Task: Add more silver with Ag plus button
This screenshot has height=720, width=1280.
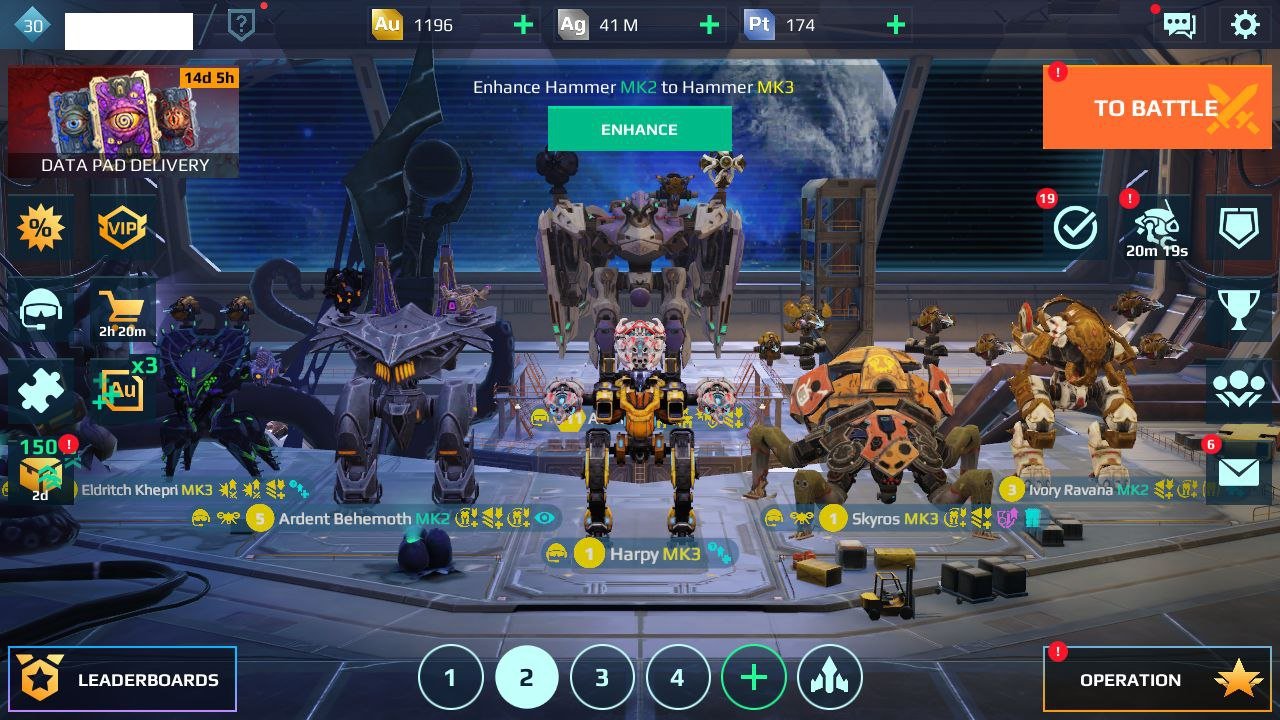Action: (x=709, y=25)
